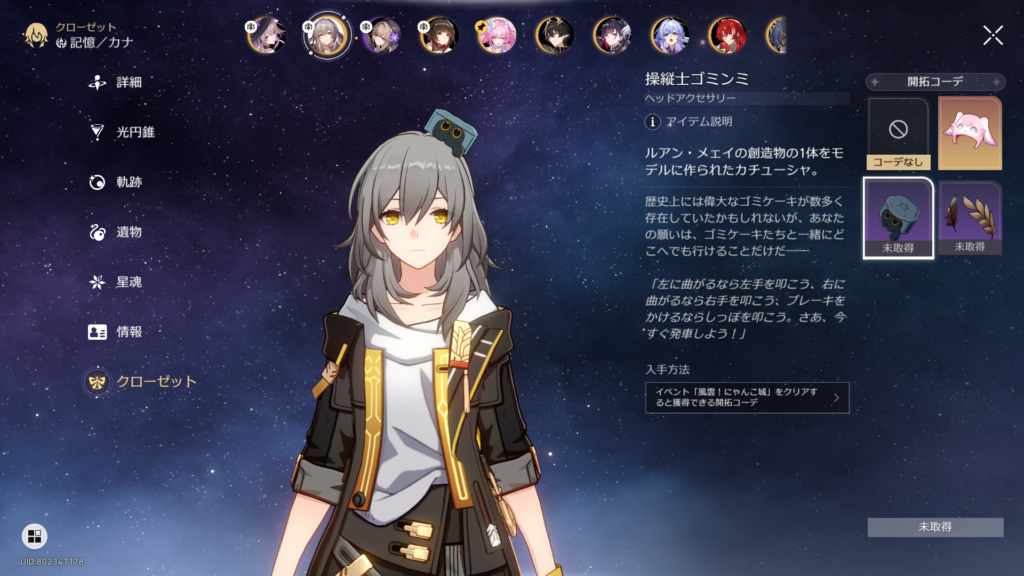1024x576 pixels.
Task: Open the four-square grid icon above UID
Action: [x=34, y=537]
